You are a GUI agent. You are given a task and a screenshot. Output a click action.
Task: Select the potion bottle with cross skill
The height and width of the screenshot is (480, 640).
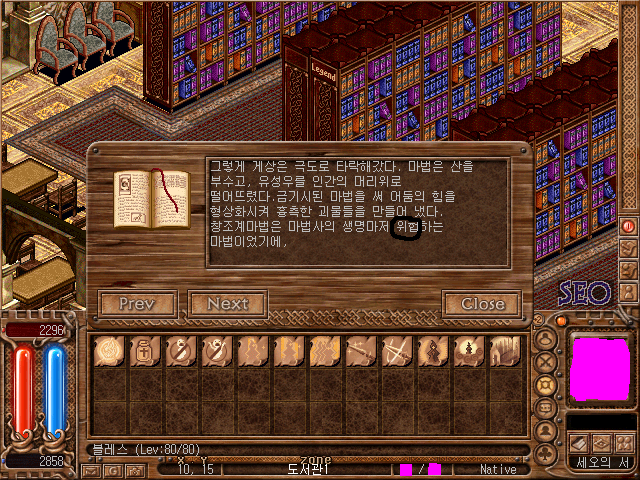coord(144,351)
